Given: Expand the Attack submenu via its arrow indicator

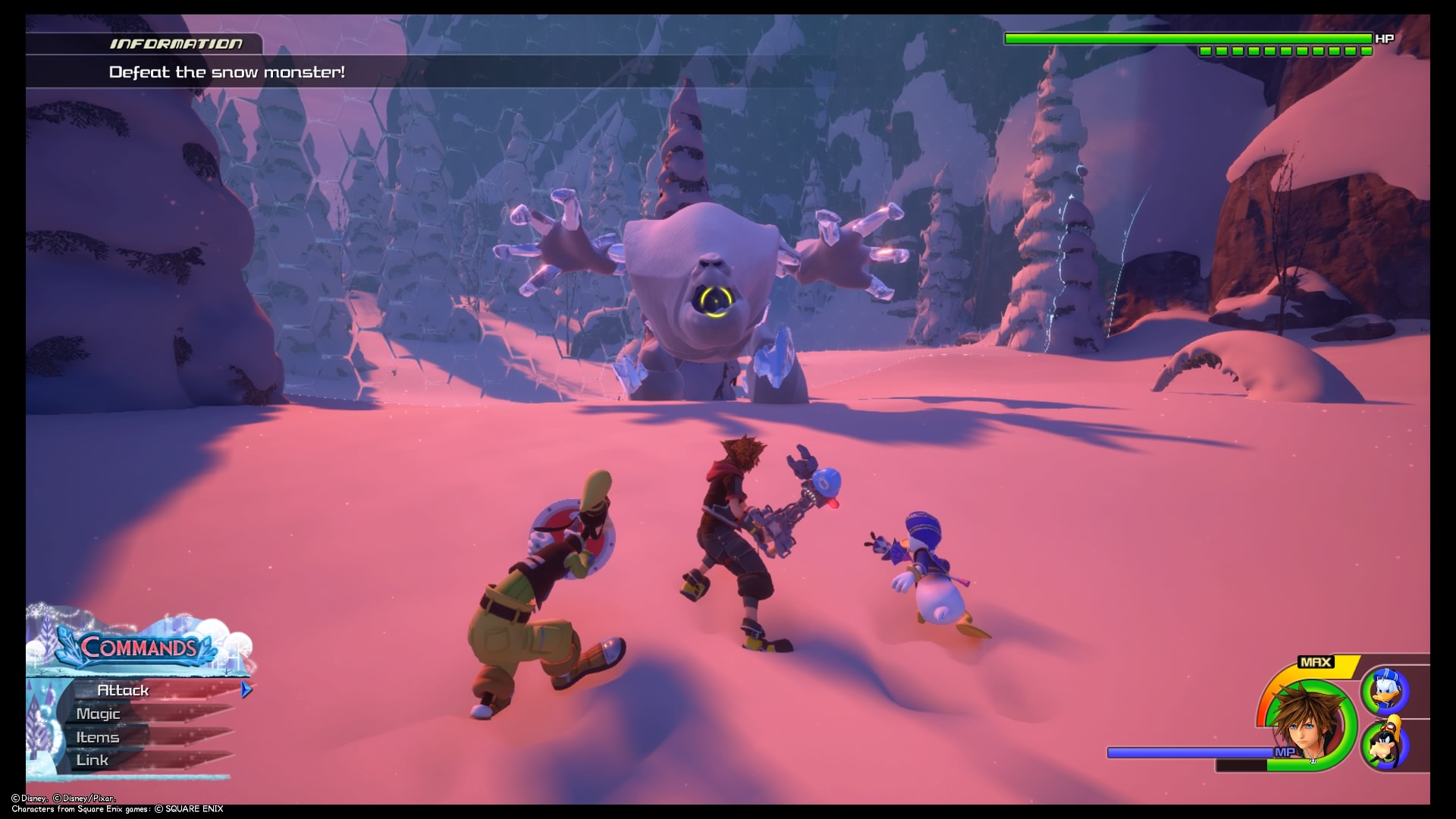Looking at the screenshot, I should 245,690.
